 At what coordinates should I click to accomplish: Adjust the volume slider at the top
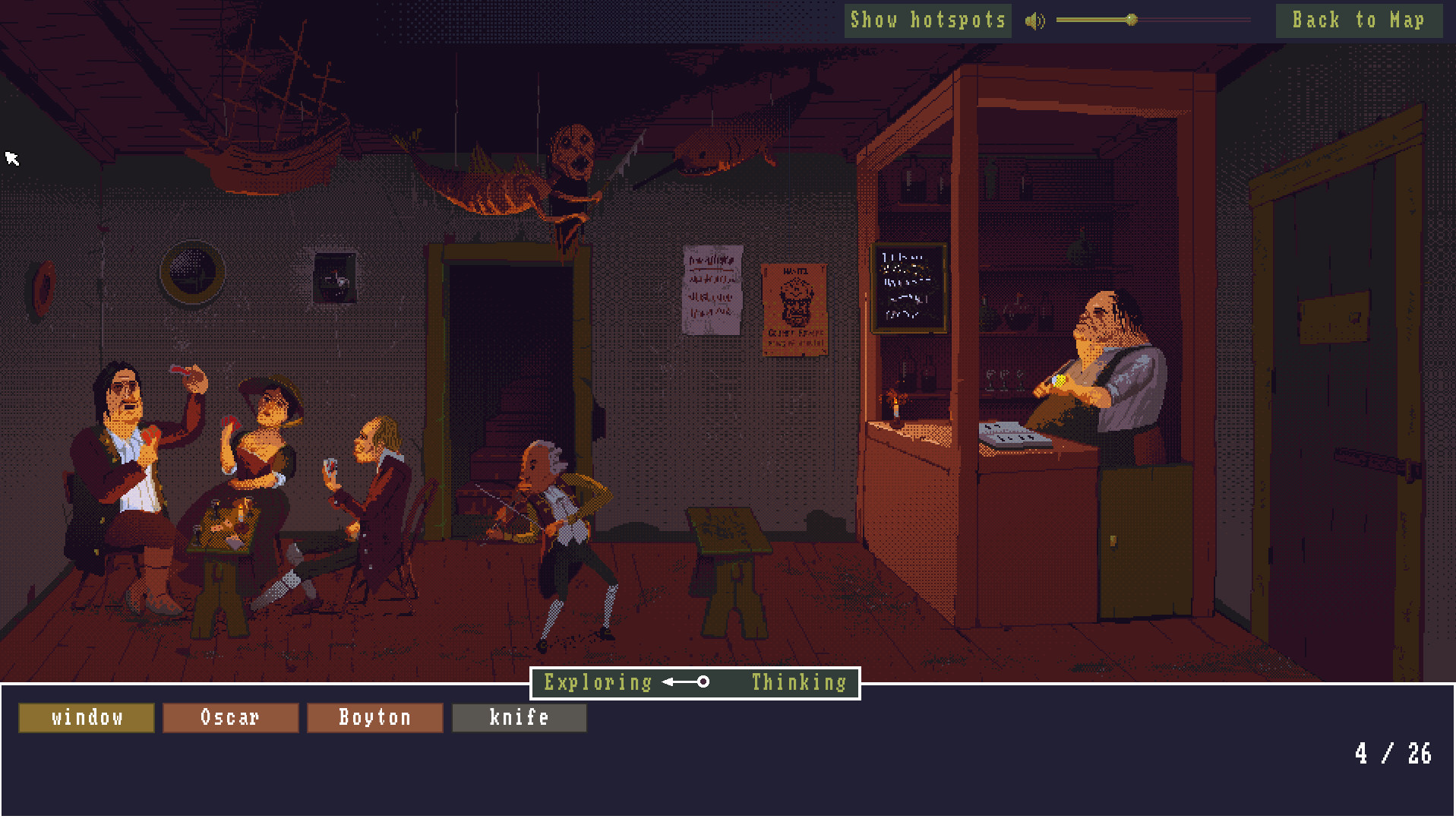coord(1131,21)
